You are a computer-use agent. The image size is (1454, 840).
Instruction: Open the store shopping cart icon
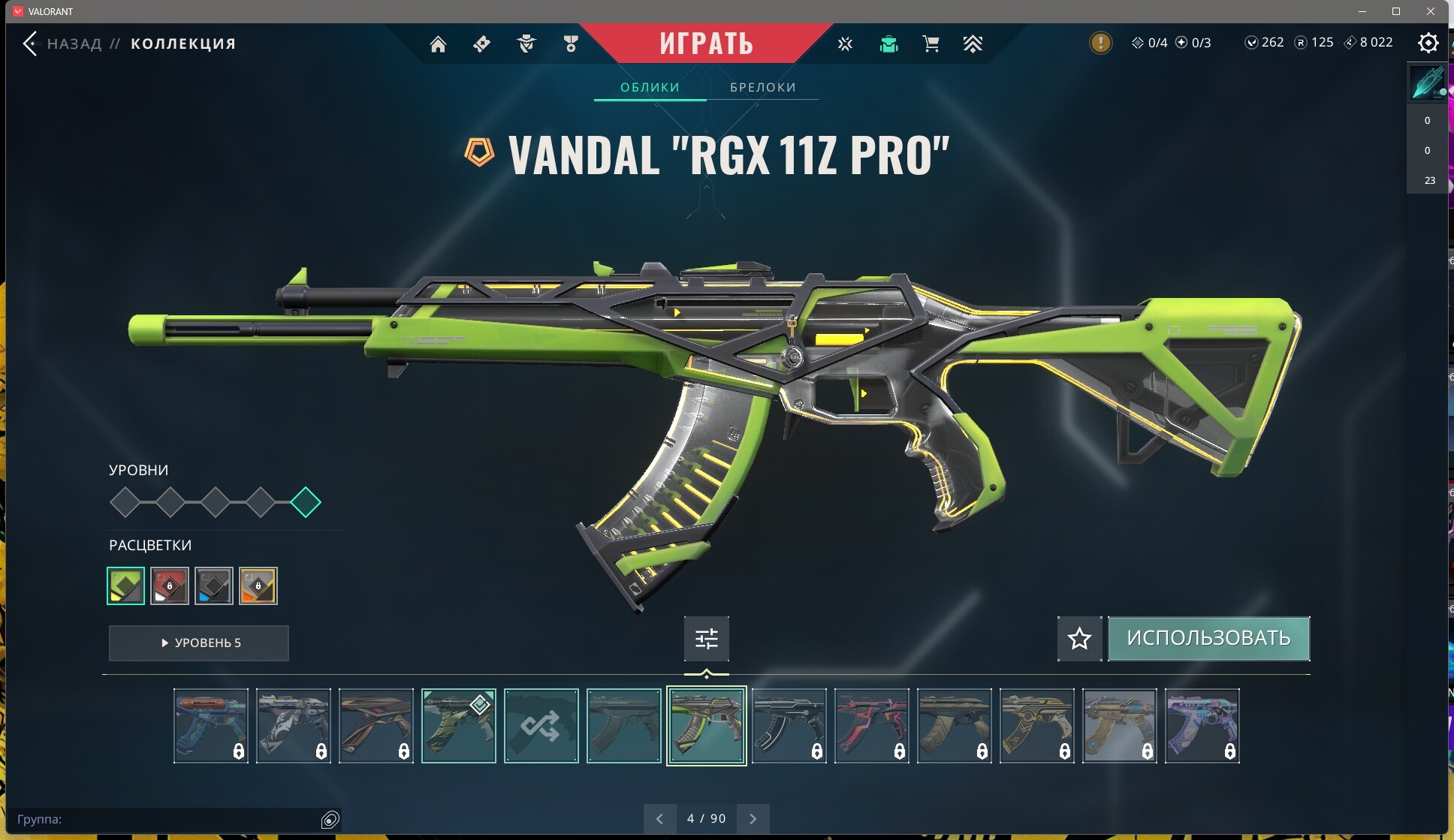click(931, 44)
